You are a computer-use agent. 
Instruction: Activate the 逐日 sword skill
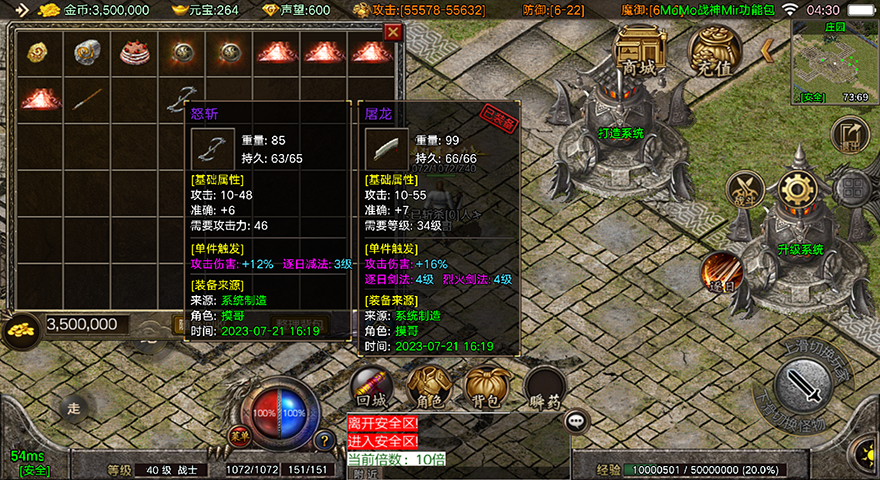pyautogui.click(x=721, y=273)
